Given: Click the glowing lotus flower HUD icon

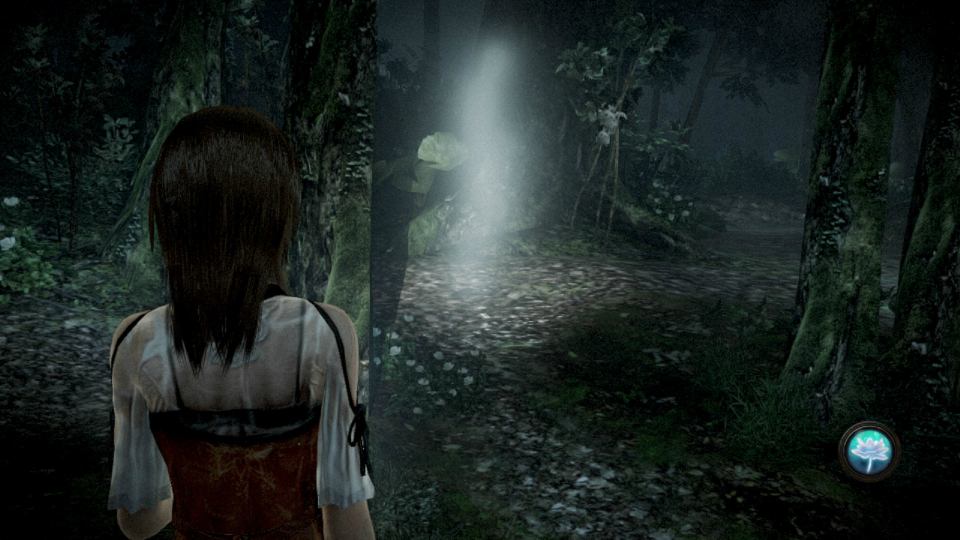Looking at the screenshot, I should 868,451.
